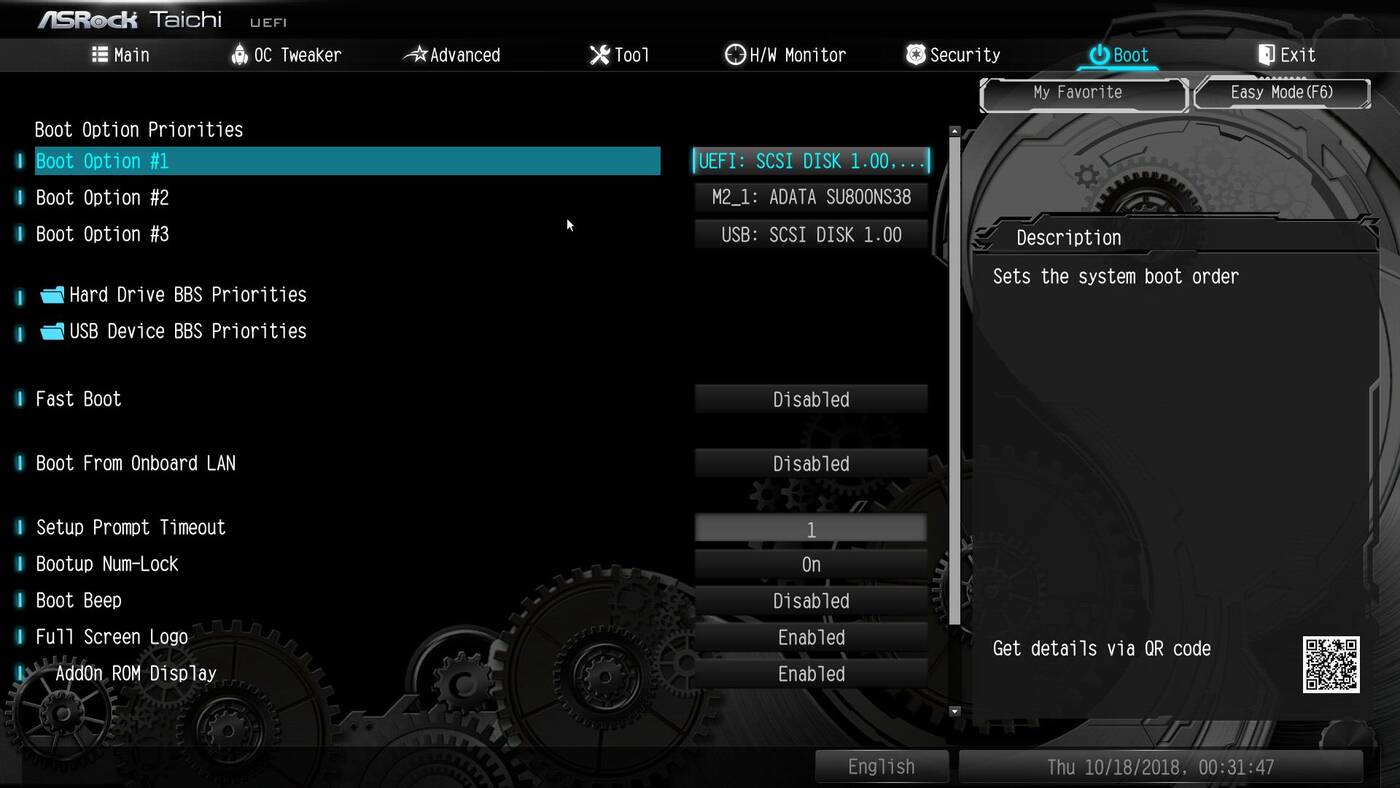Open the H/W Monitor tab
Screen dimensions: 1400x788
[x=785, y=55]
